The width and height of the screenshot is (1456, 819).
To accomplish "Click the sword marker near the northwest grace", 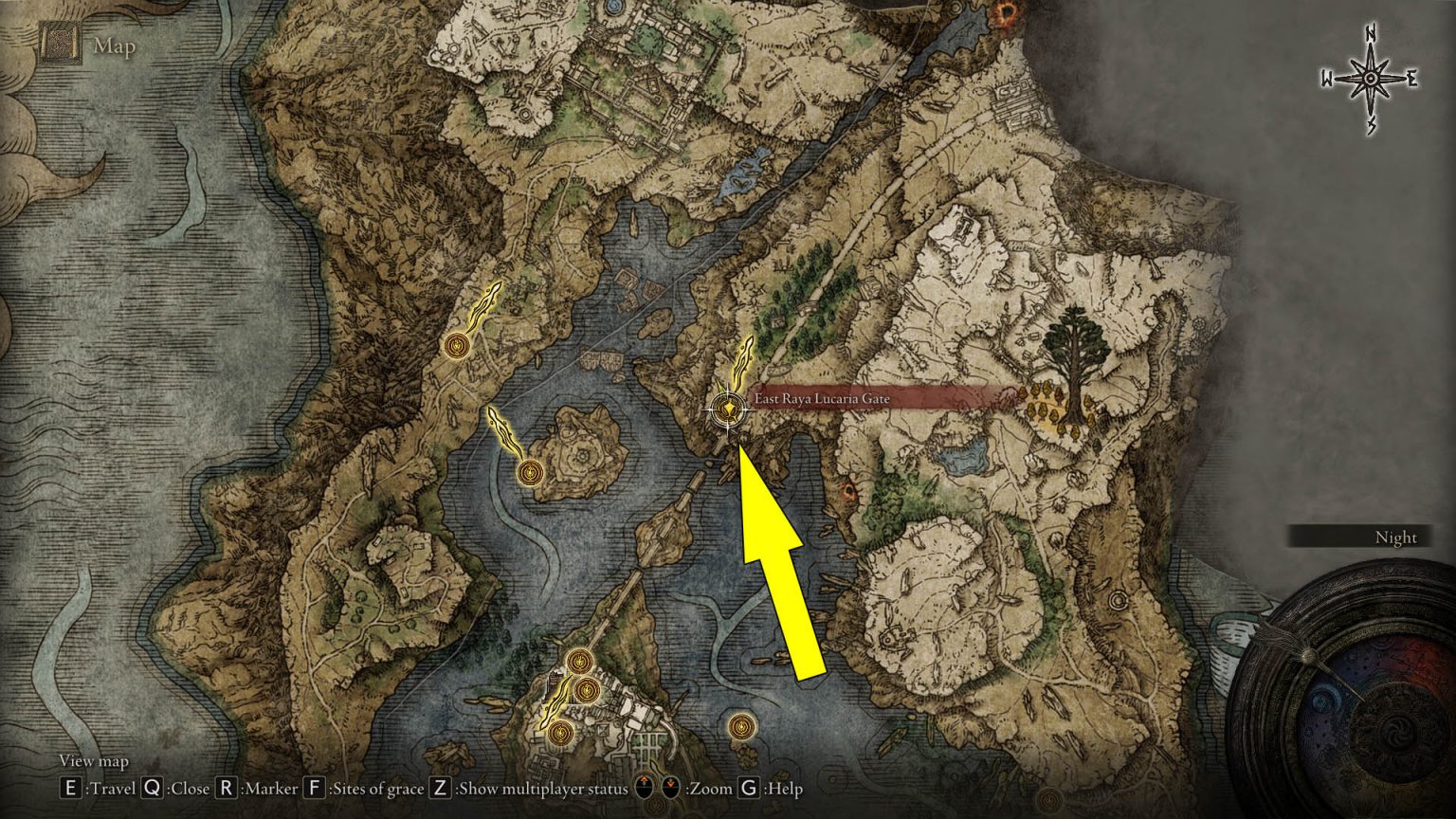I will click(x=486, y=305).
